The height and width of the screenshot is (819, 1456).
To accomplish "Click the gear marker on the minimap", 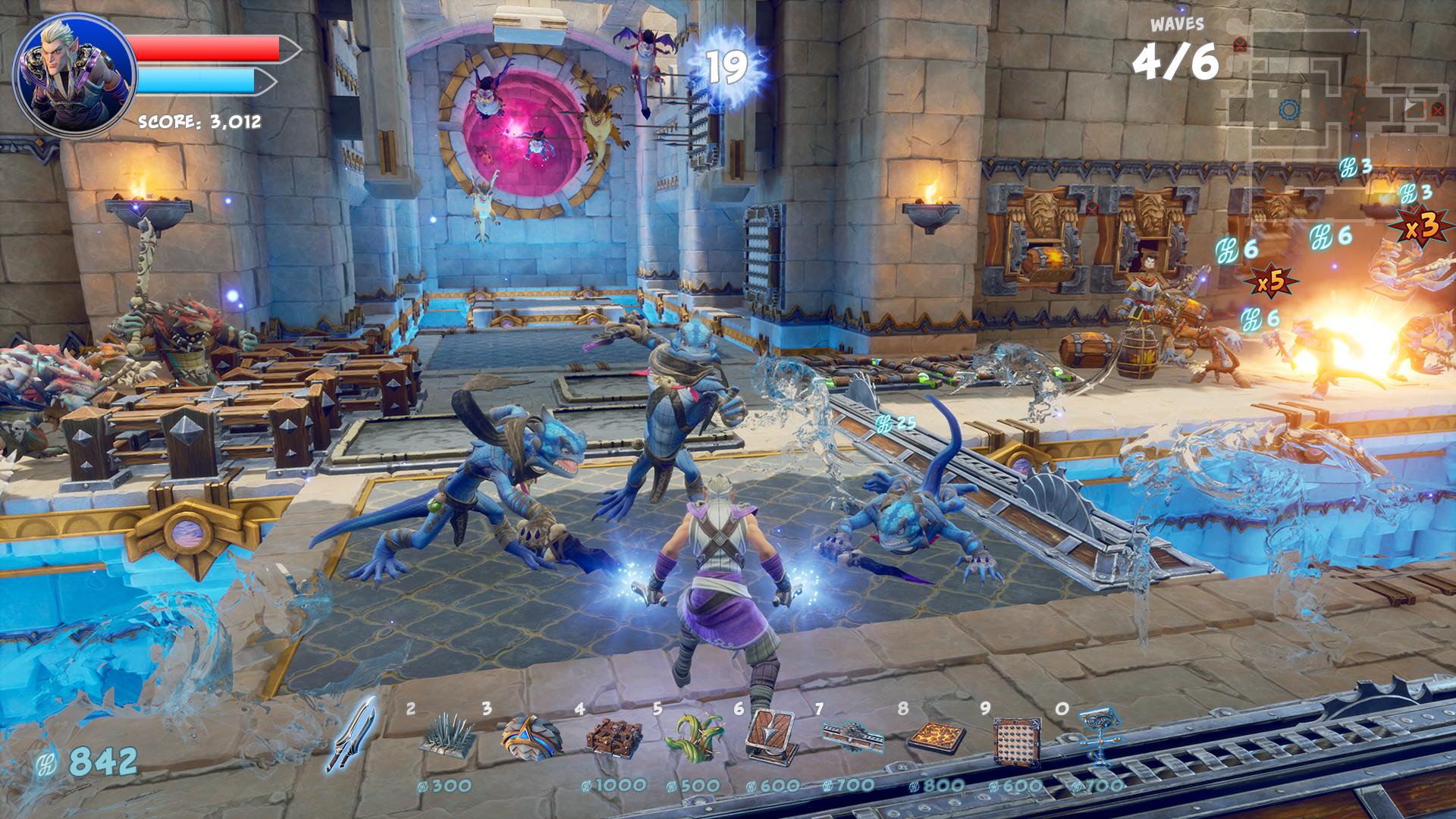I will coord(1289,109).
